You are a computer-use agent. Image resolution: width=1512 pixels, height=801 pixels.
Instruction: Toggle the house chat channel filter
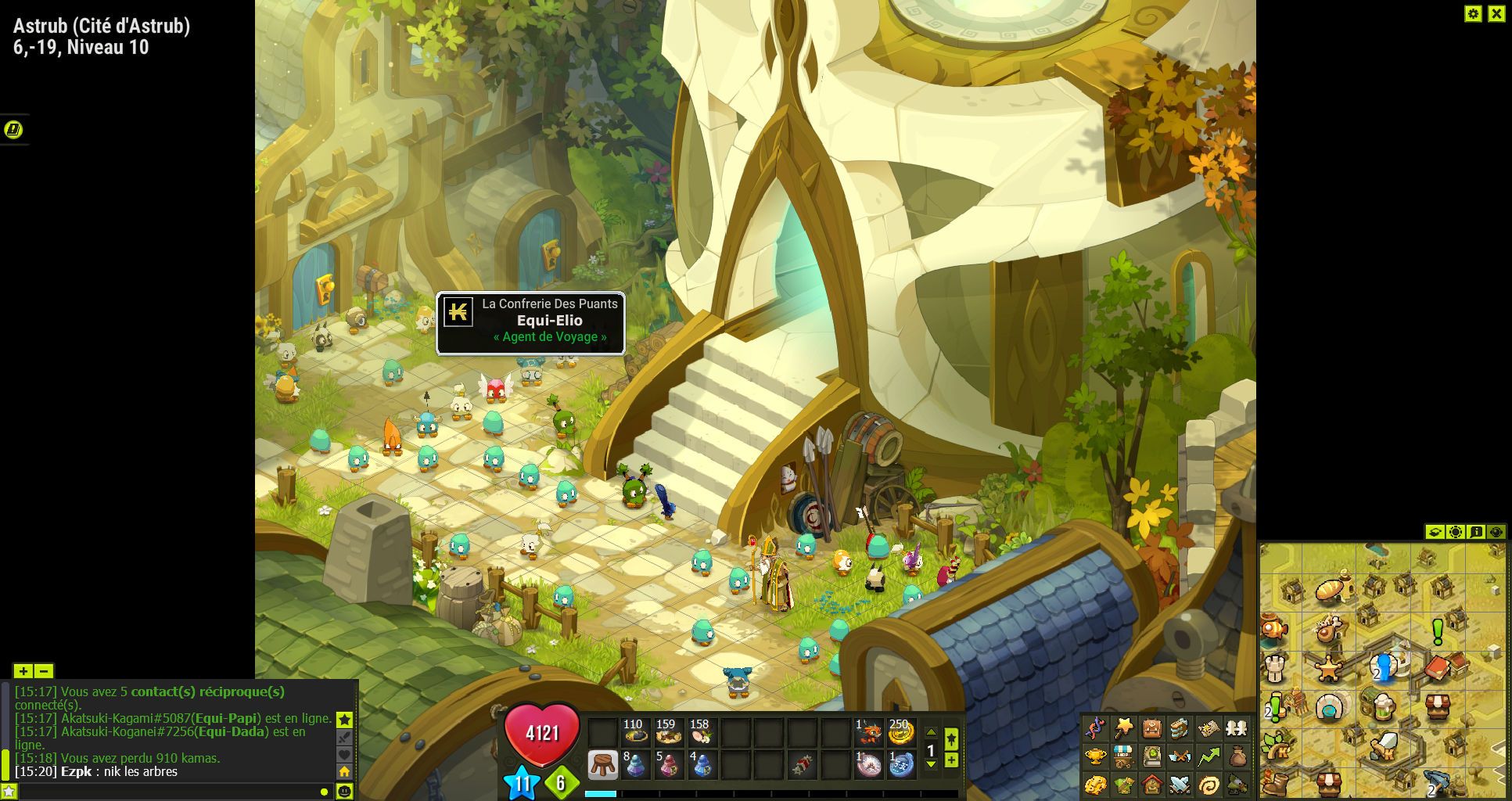[x=344, y=771]
